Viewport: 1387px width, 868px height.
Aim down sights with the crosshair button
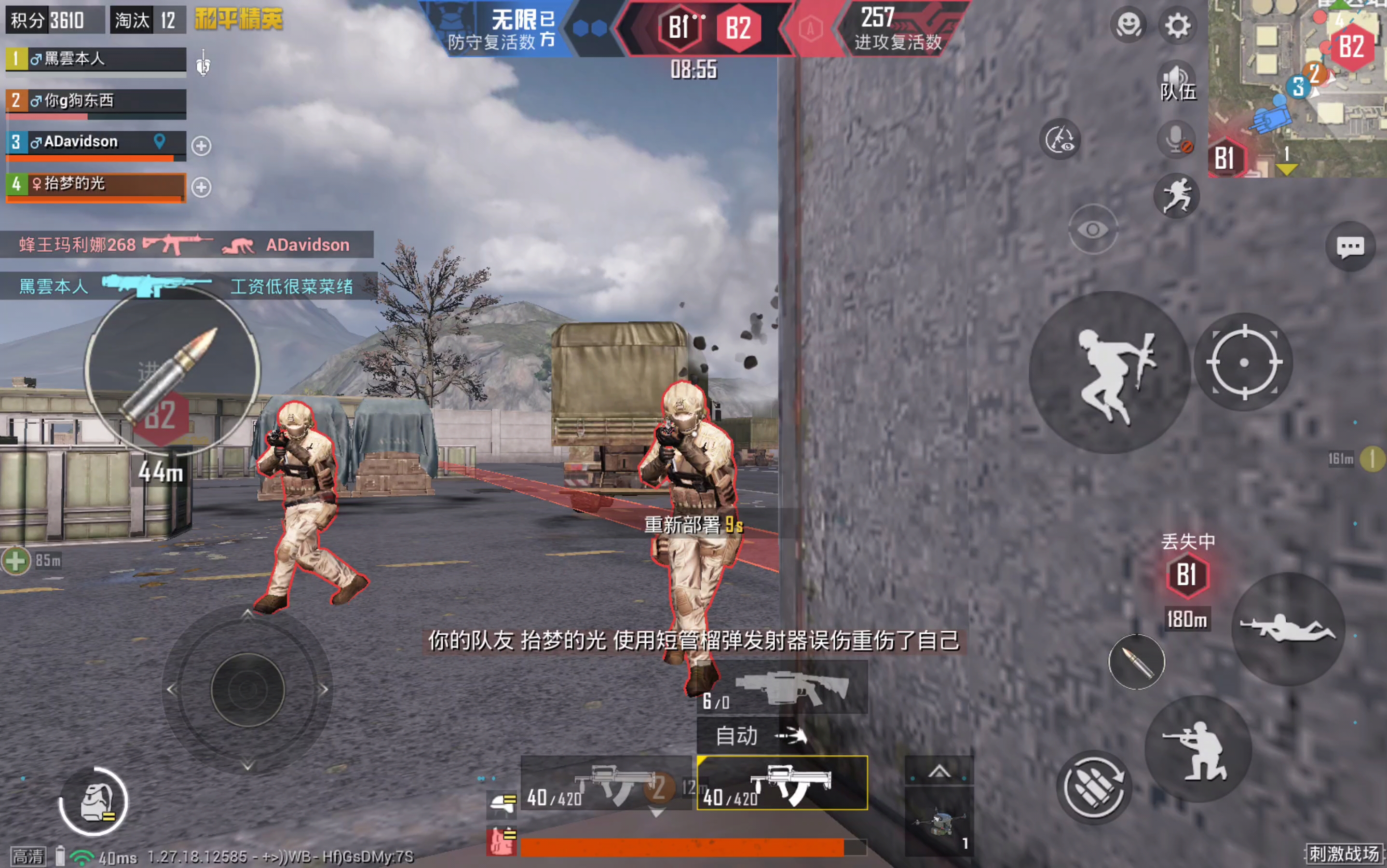click(x=1243, y=362)
